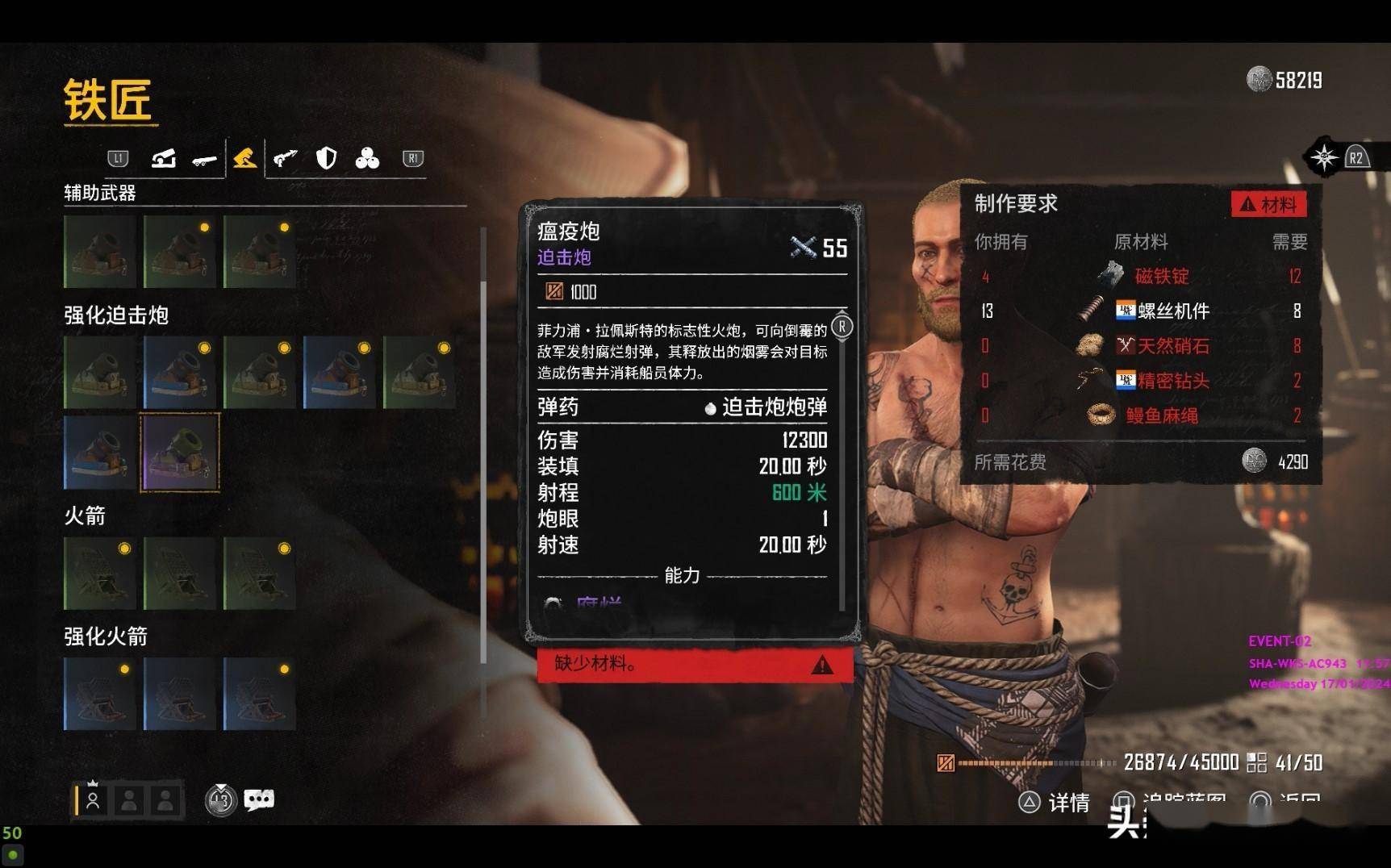This screenshot has width=1391, height=868.
Task: Choose the 鳗鱼麻绳 material entry
Action: tap(1161, 415)
